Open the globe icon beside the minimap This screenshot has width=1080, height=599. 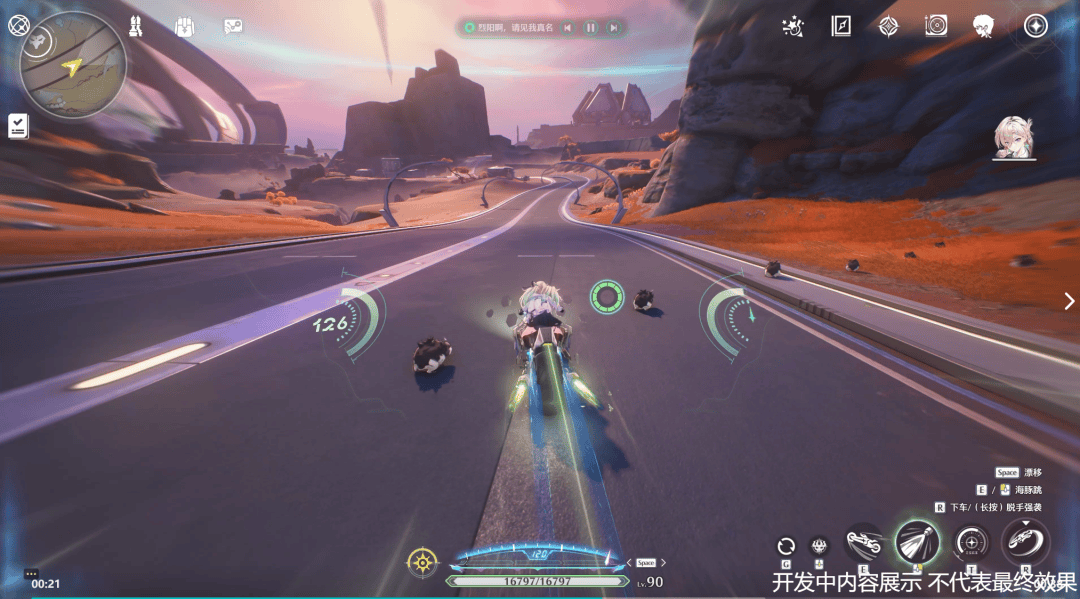pos(18,25)
